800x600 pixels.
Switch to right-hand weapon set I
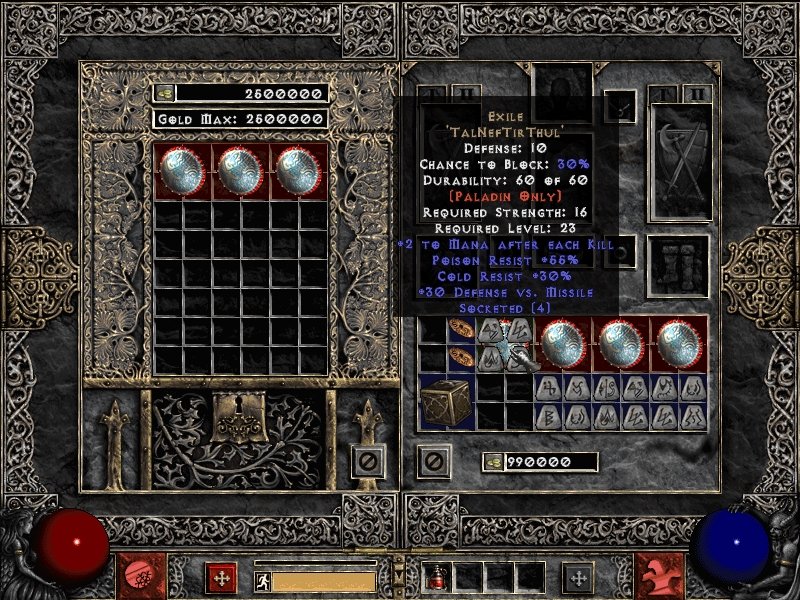pyautogui.click(x=663, y=94)
